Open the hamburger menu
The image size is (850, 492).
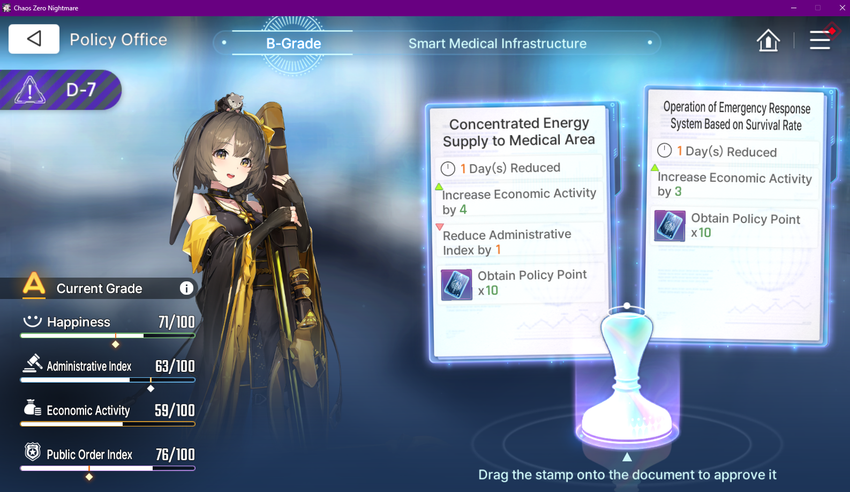pyautogui.click(x=820, y=40)
